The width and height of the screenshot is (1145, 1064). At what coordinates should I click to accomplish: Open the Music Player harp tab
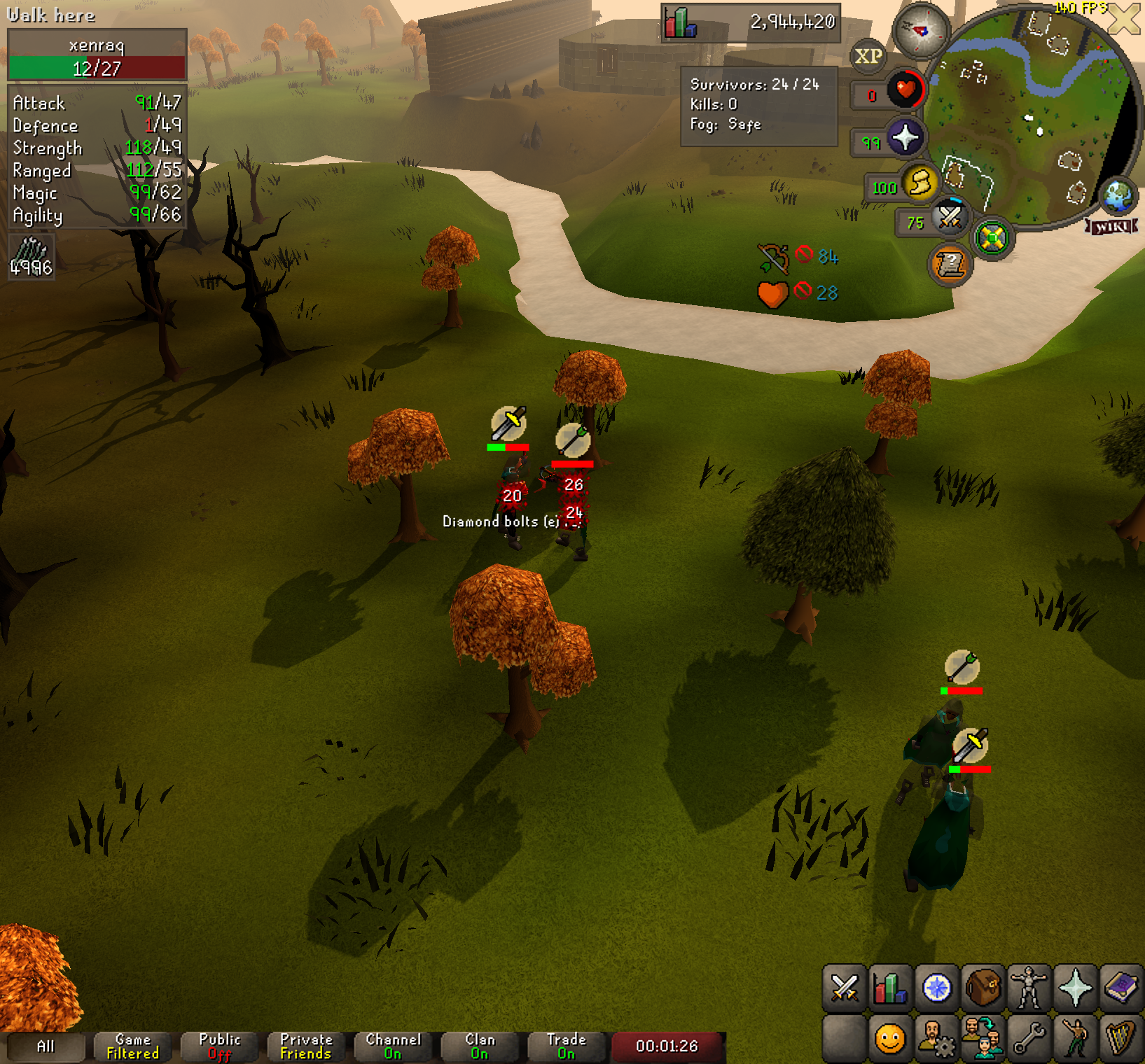coord(1121,1038)
